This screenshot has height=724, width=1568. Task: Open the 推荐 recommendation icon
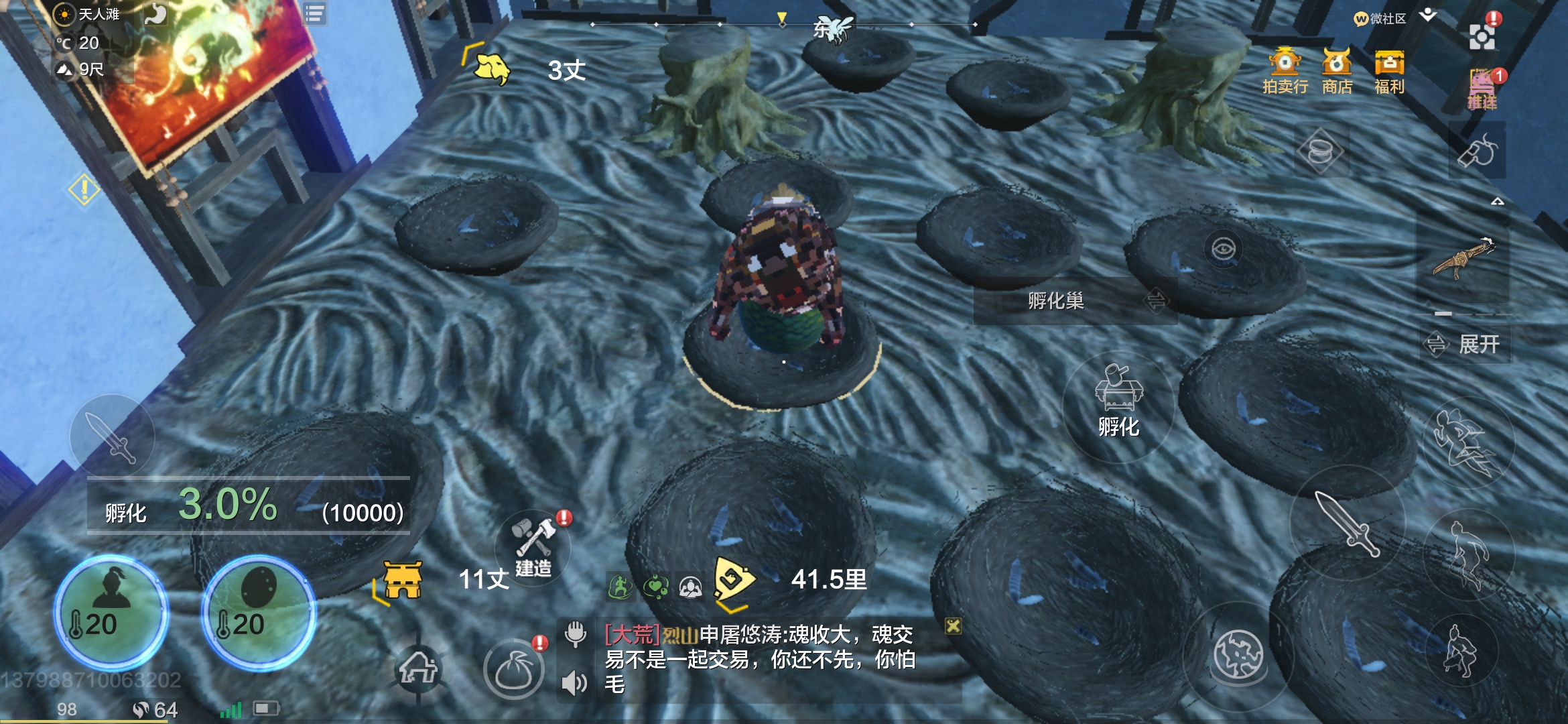[1482, 89]
